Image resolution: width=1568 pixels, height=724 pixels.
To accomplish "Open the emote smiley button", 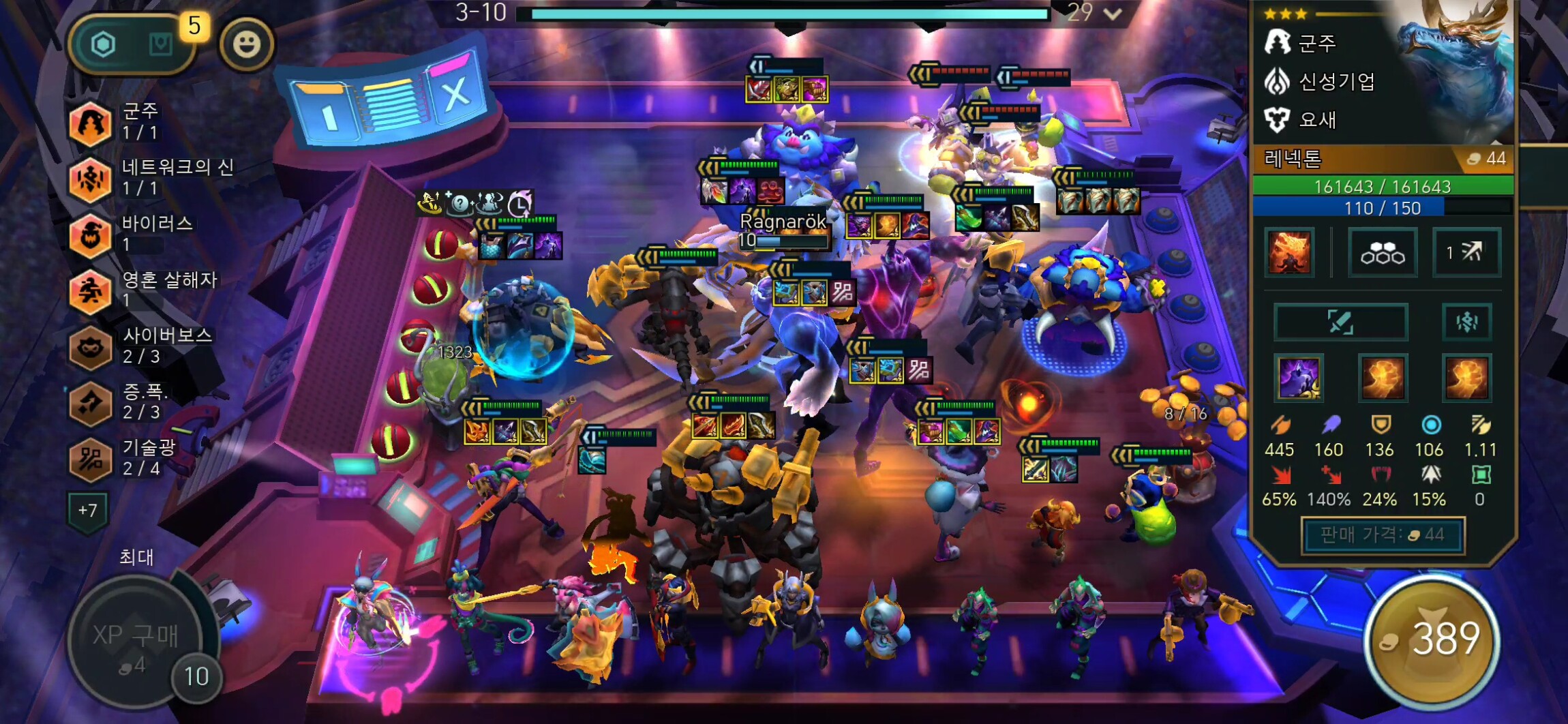I will click(247, 44).
